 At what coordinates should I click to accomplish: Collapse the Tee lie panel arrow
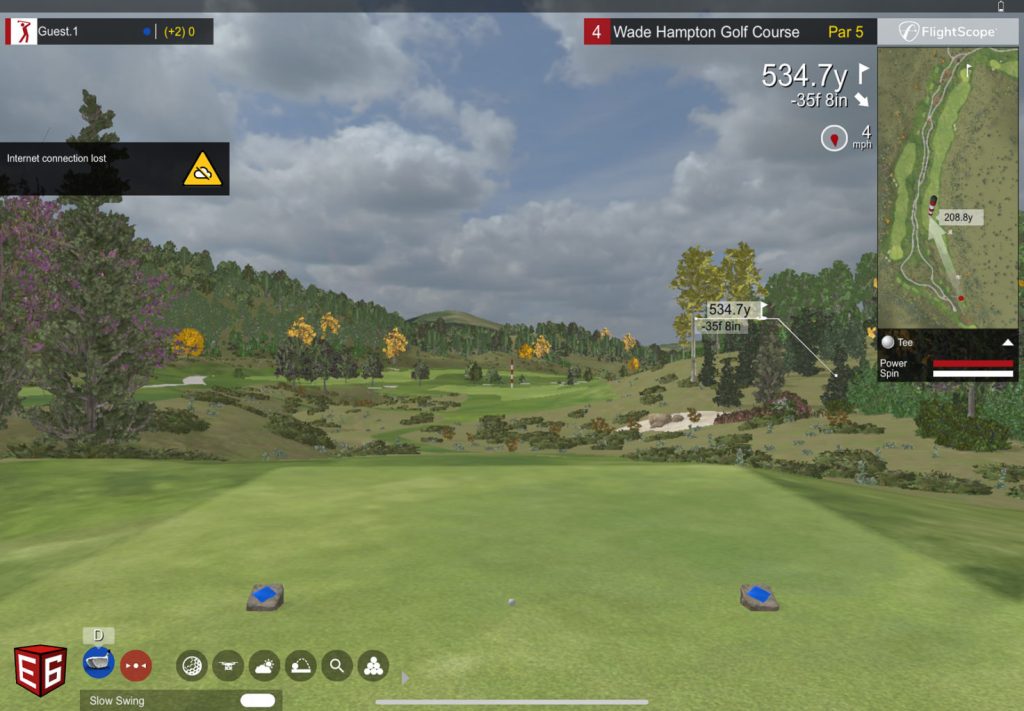point(1007,342)
